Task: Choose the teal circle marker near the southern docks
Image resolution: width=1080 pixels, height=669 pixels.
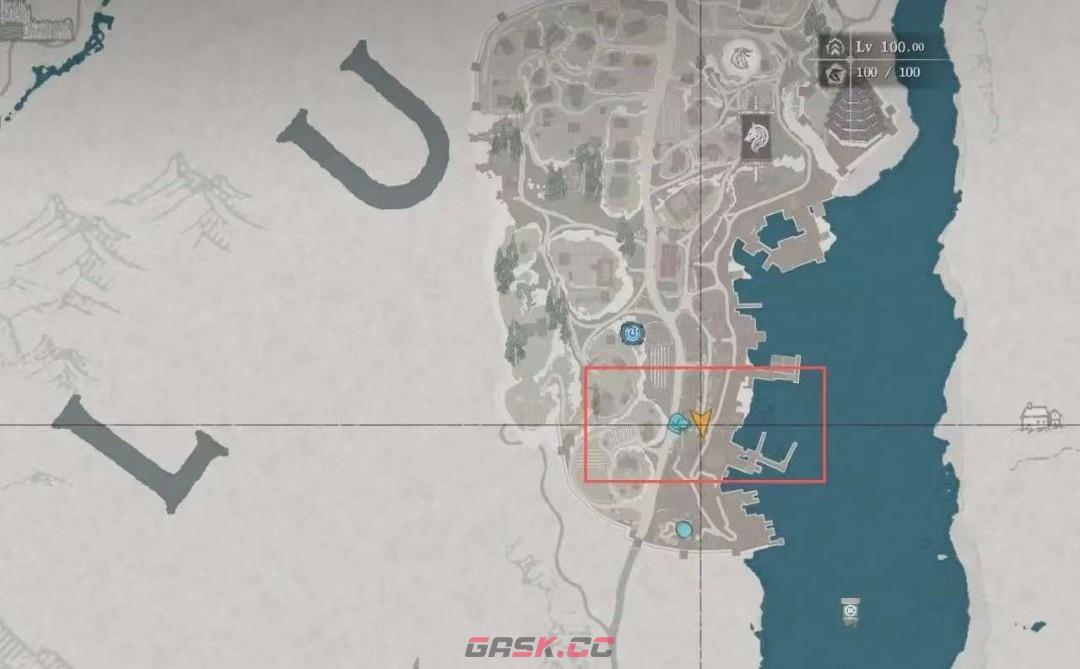Action: (684, 529)
